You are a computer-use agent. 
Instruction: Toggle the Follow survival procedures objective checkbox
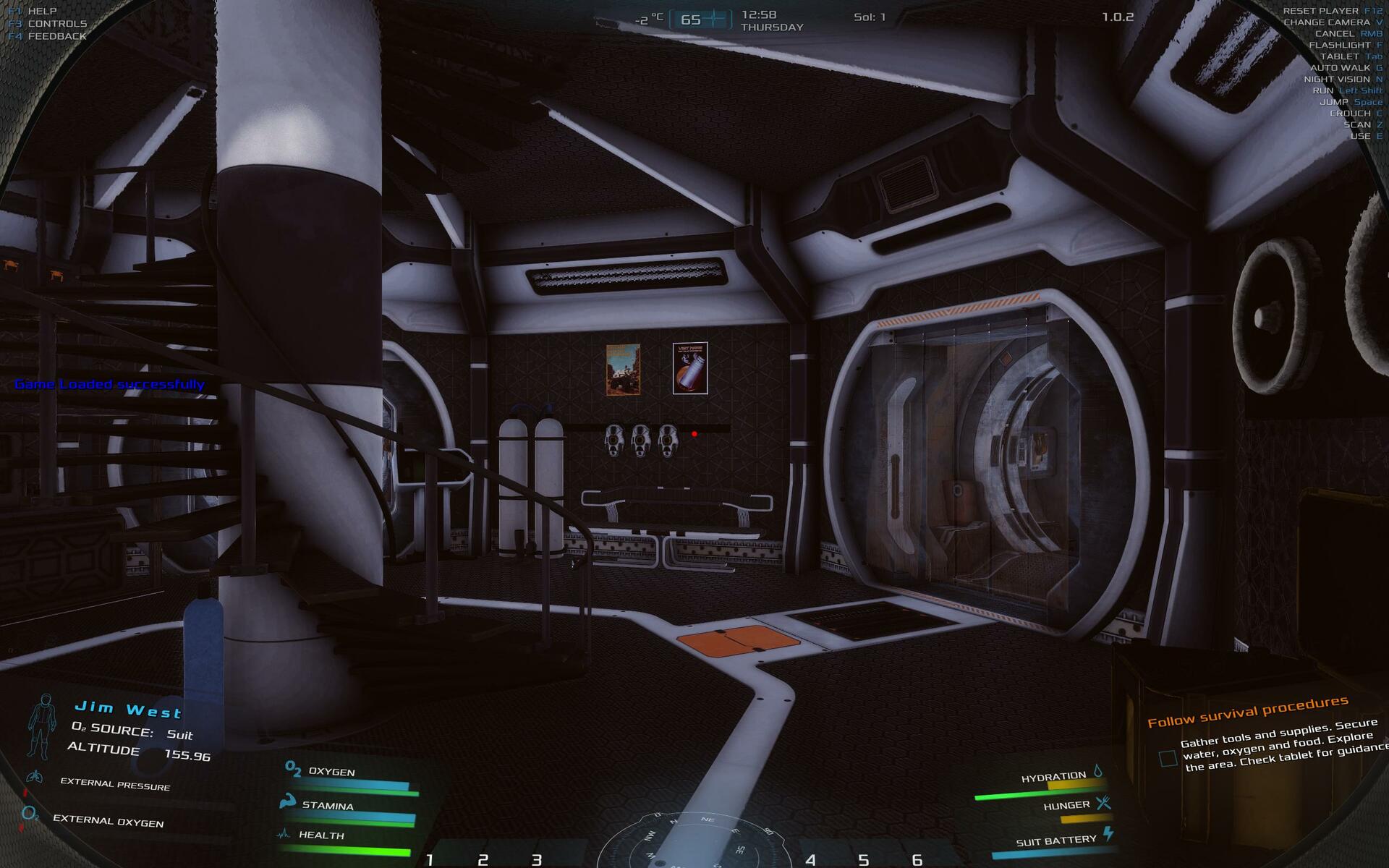pyautogui.click(x=1167, y=758)
